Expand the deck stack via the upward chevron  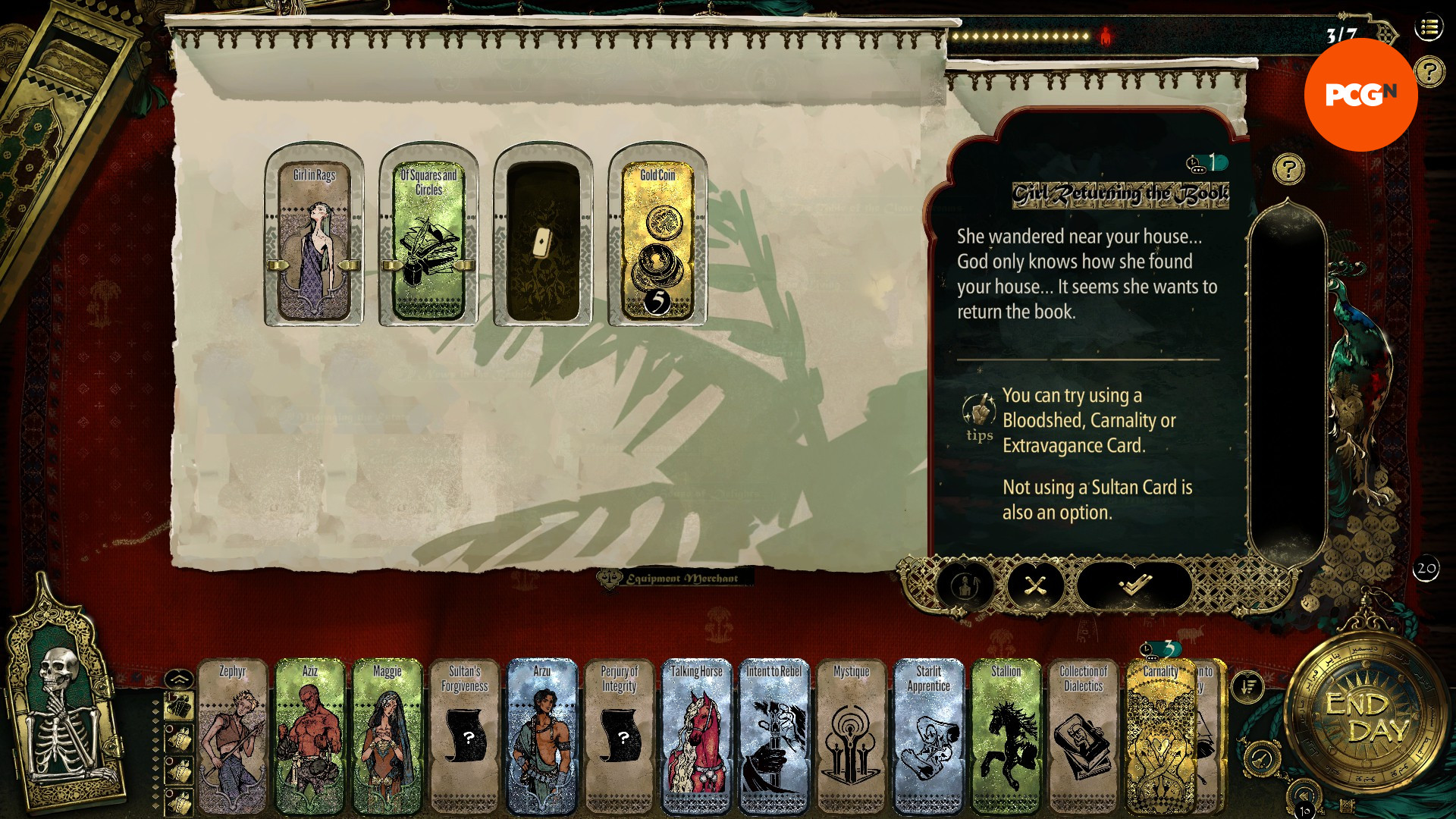[179, 677]
